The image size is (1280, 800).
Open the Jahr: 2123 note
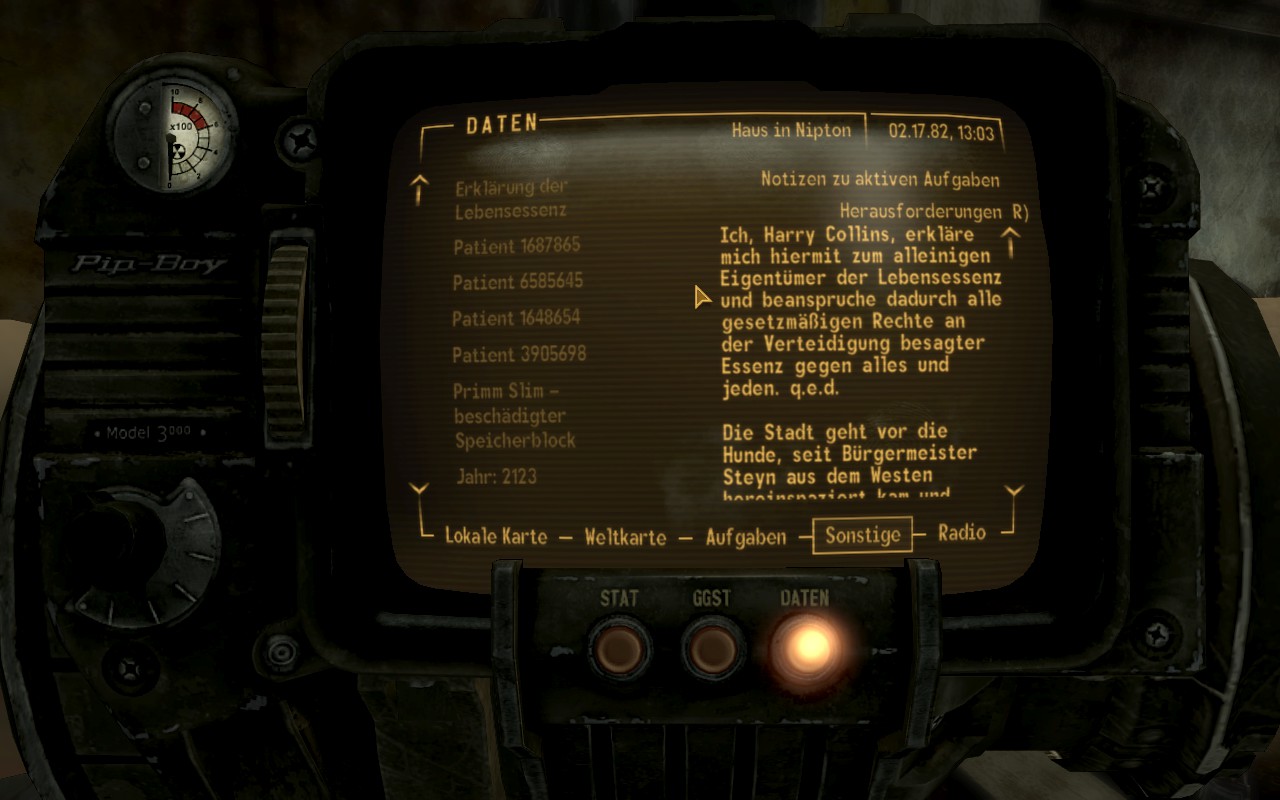pyautogui.click(x=496, y=476)
